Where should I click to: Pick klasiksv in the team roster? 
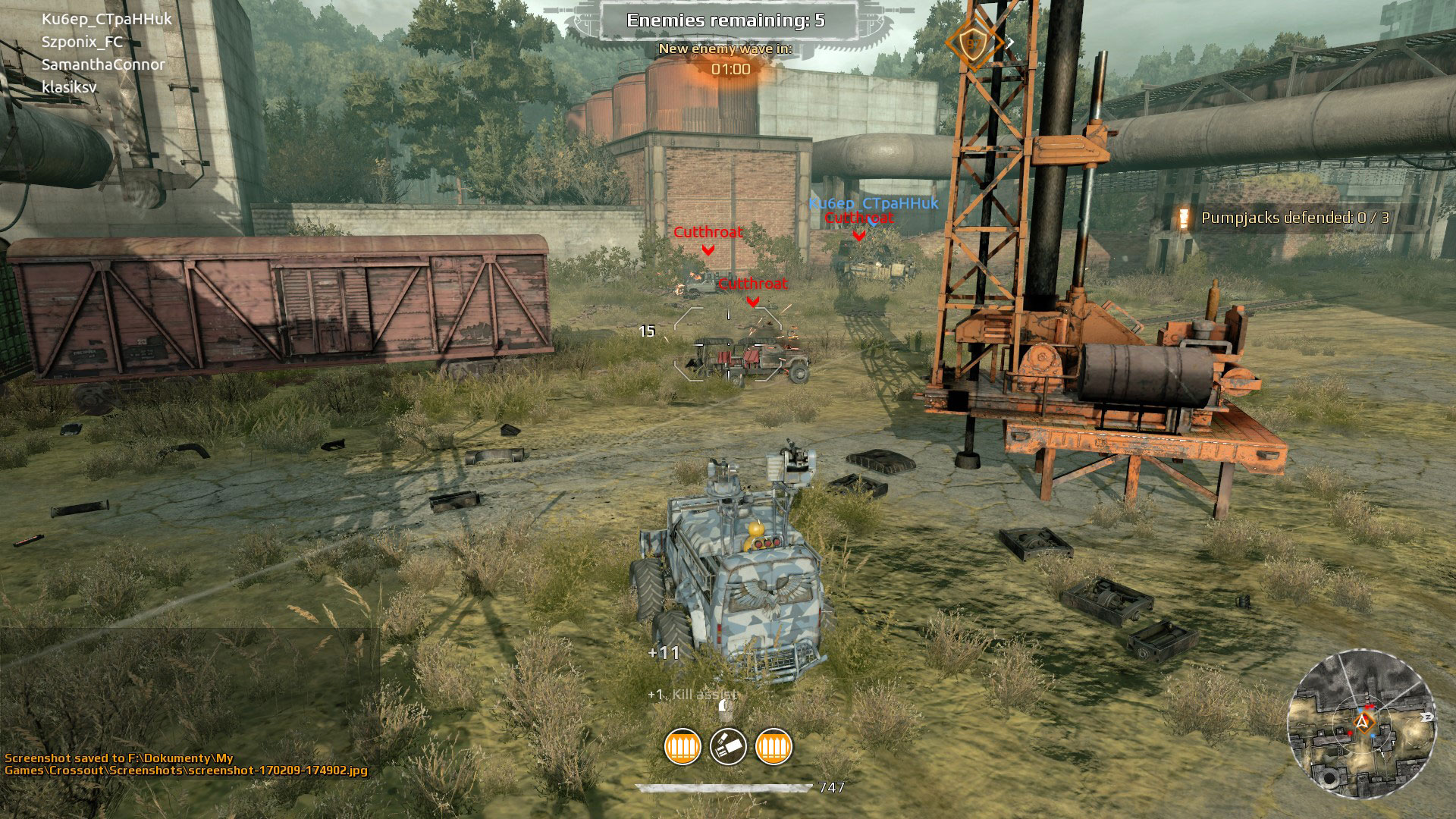pyautogui.click(x=69, y=87)
